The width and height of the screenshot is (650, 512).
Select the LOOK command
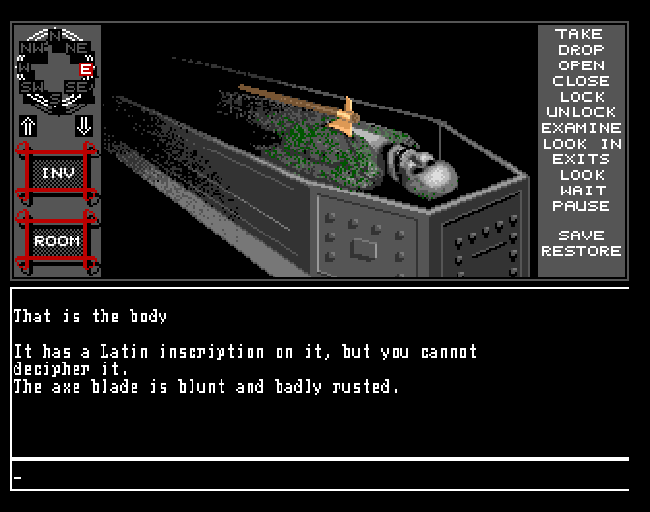coord(580,175)
